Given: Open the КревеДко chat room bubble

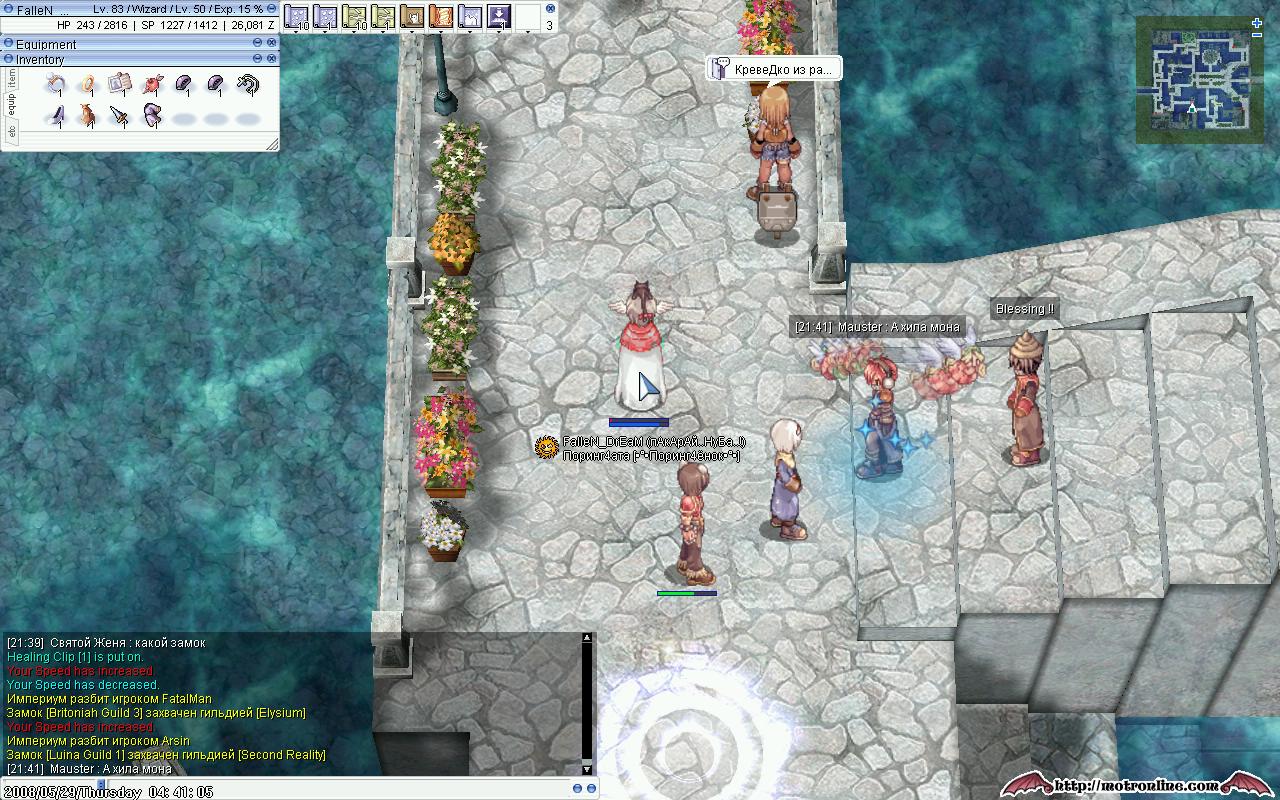Looking at the screenshot, I should coord(773,69).
